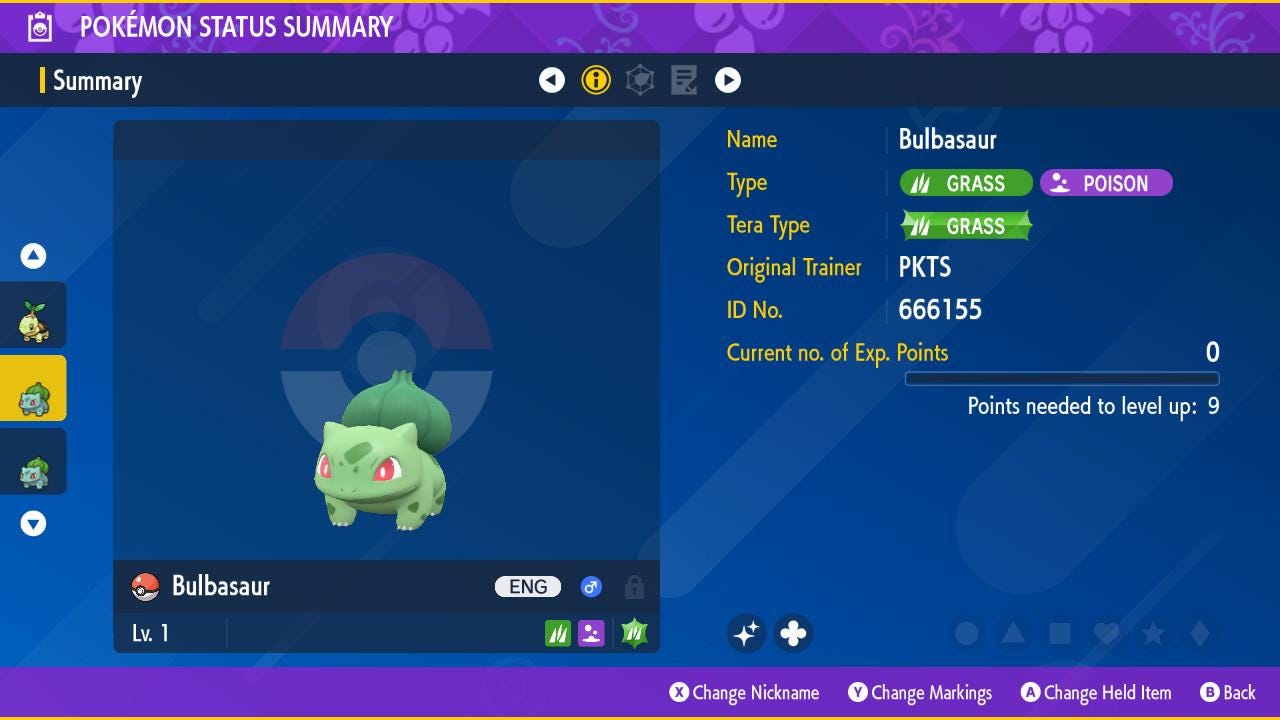Toggle the square marking
Screen dimensions: 1280x720
(1060, 633)
